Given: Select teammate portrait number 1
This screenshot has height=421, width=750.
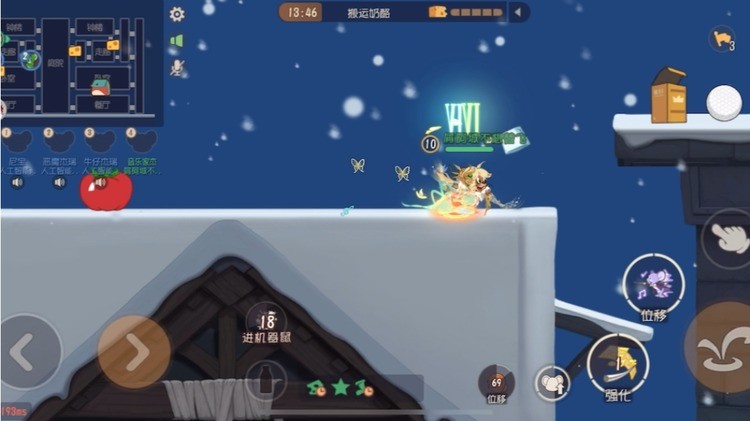Looking at the screenshot, I should tap(18, 141).
